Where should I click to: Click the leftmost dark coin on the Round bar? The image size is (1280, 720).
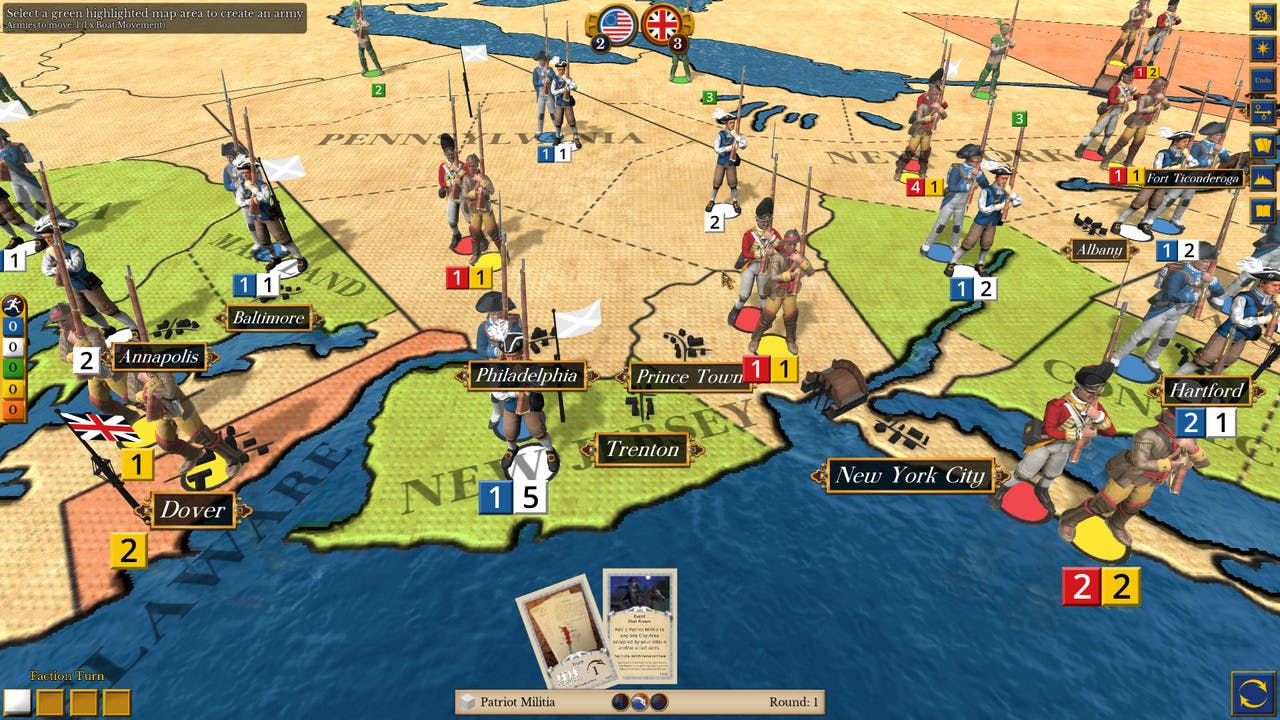[x=618, y=700]
